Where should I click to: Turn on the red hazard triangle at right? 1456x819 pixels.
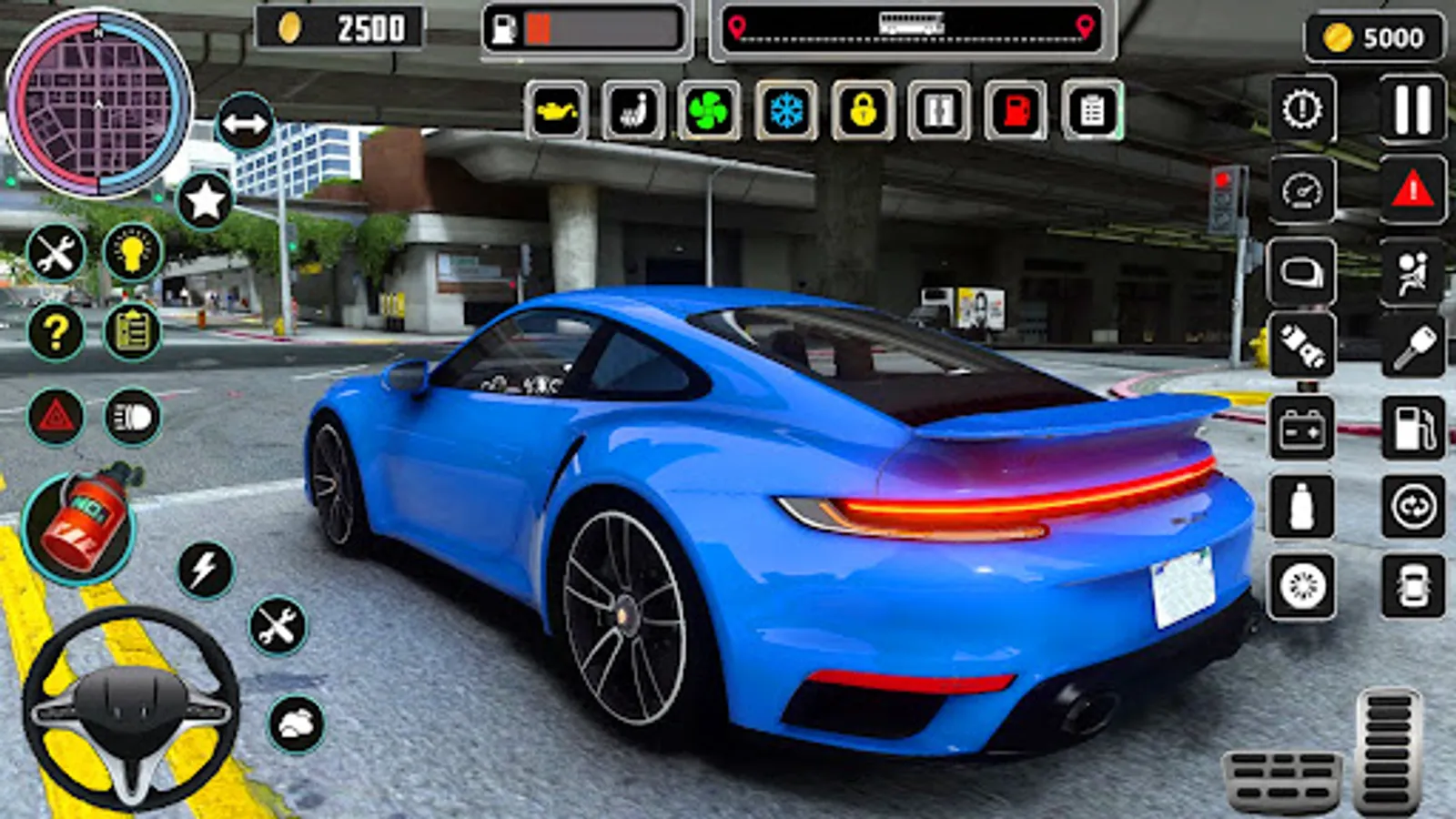click(1412, 190)
